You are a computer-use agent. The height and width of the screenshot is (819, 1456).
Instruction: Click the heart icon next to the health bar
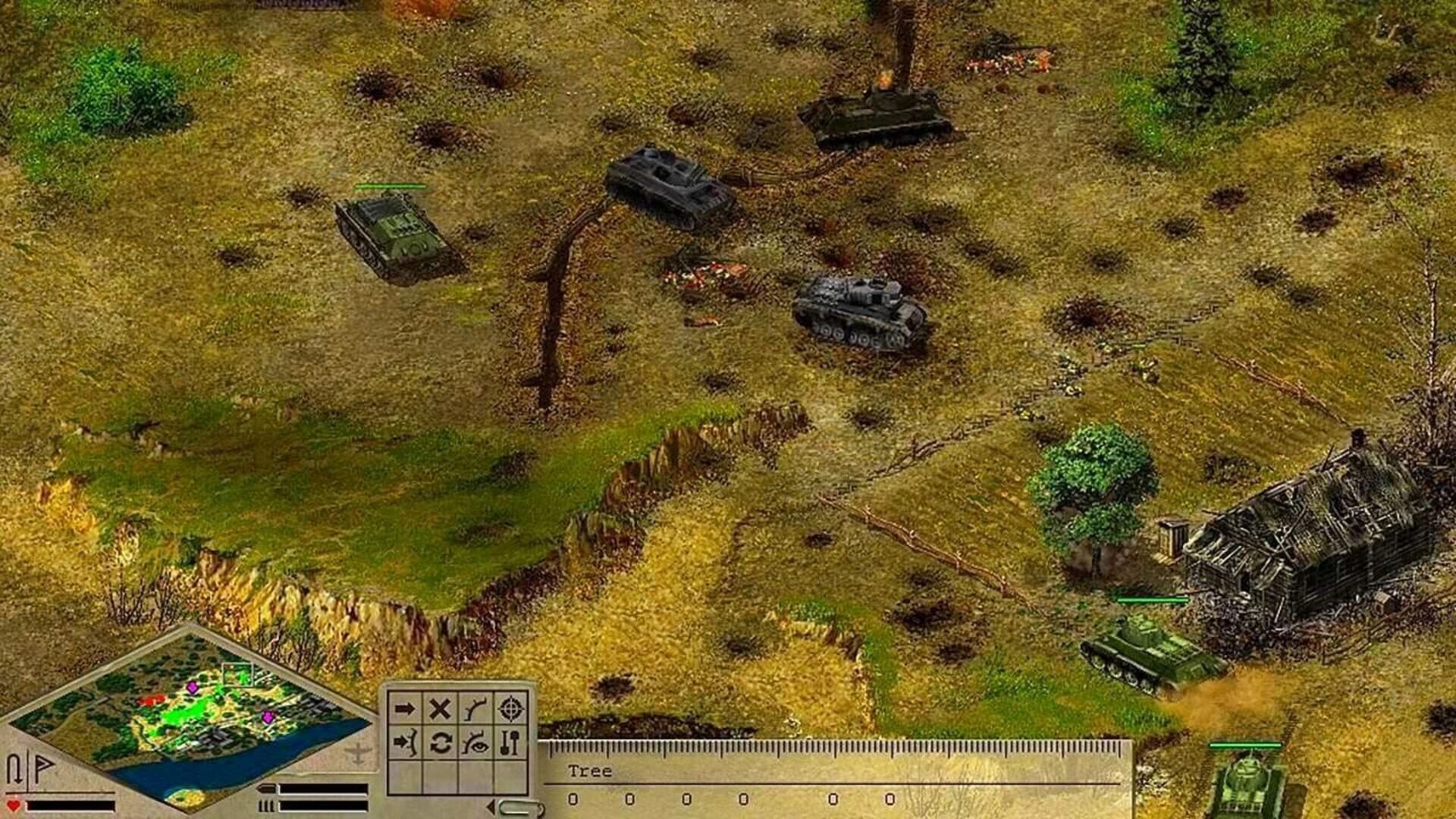12,805
